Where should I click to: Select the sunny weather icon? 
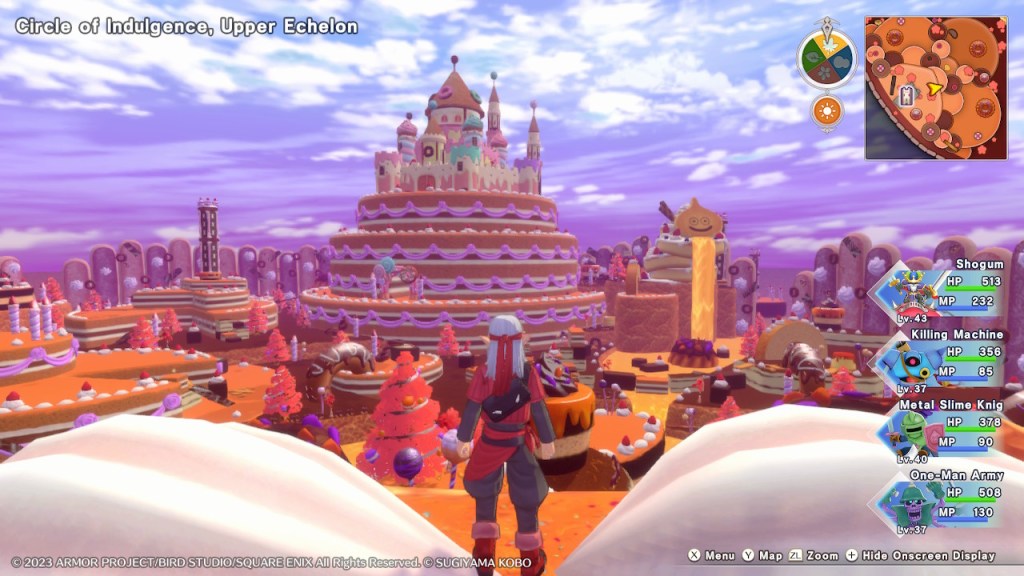click(827, 110)
